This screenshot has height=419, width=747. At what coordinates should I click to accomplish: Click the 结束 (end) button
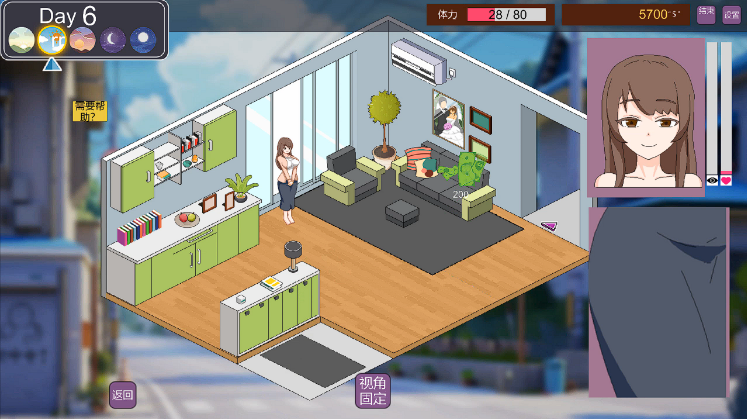click(x=706, y=14)
